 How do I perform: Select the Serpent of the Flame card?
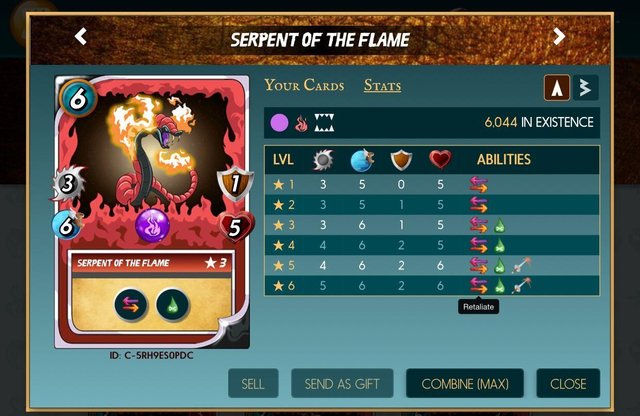click(151, 208)
